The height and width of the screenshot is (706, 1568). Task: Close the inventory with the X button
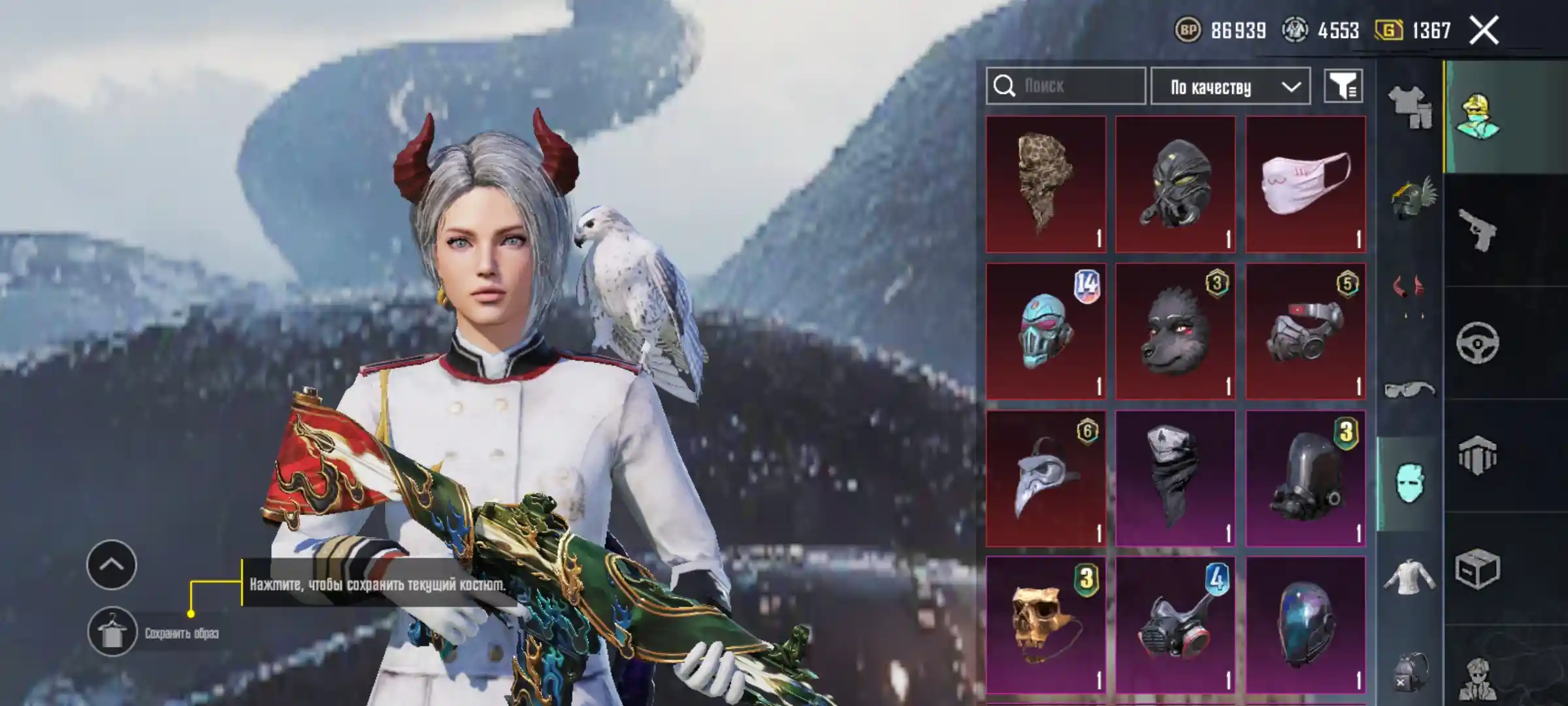(x=1484, y=31)
